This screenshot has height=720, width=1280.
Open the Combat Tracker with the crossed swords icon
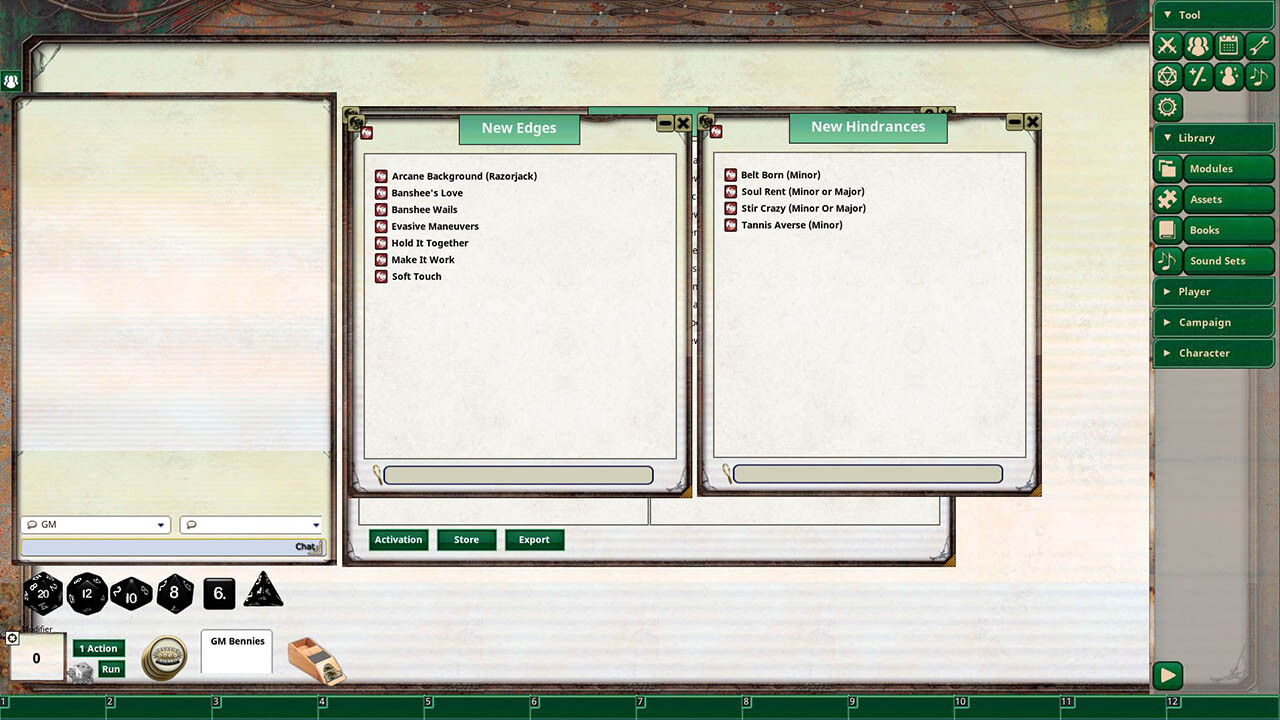(1167, 46)
